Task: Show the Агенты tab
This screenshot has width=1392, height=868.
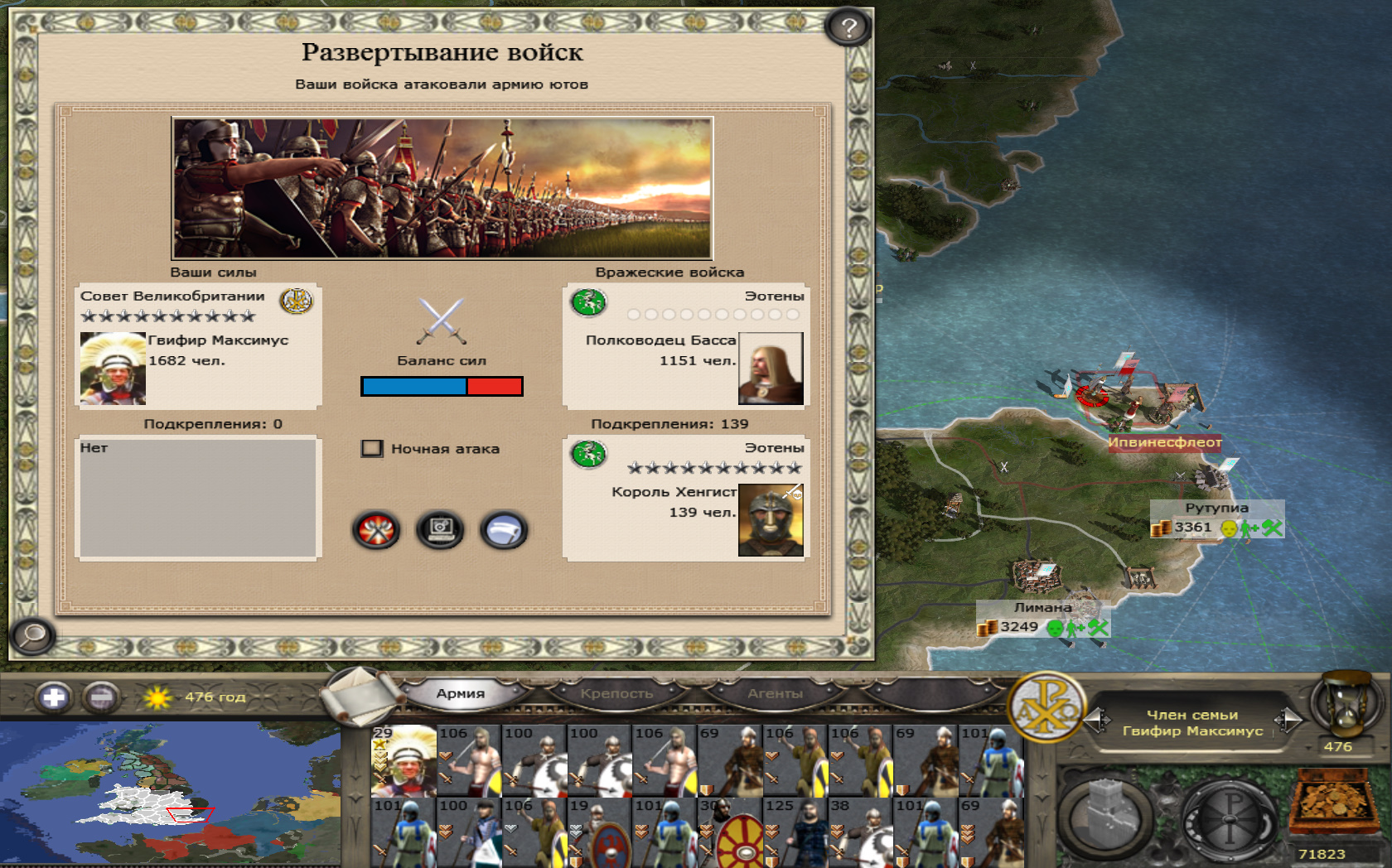Action: (x=775, y=693)
